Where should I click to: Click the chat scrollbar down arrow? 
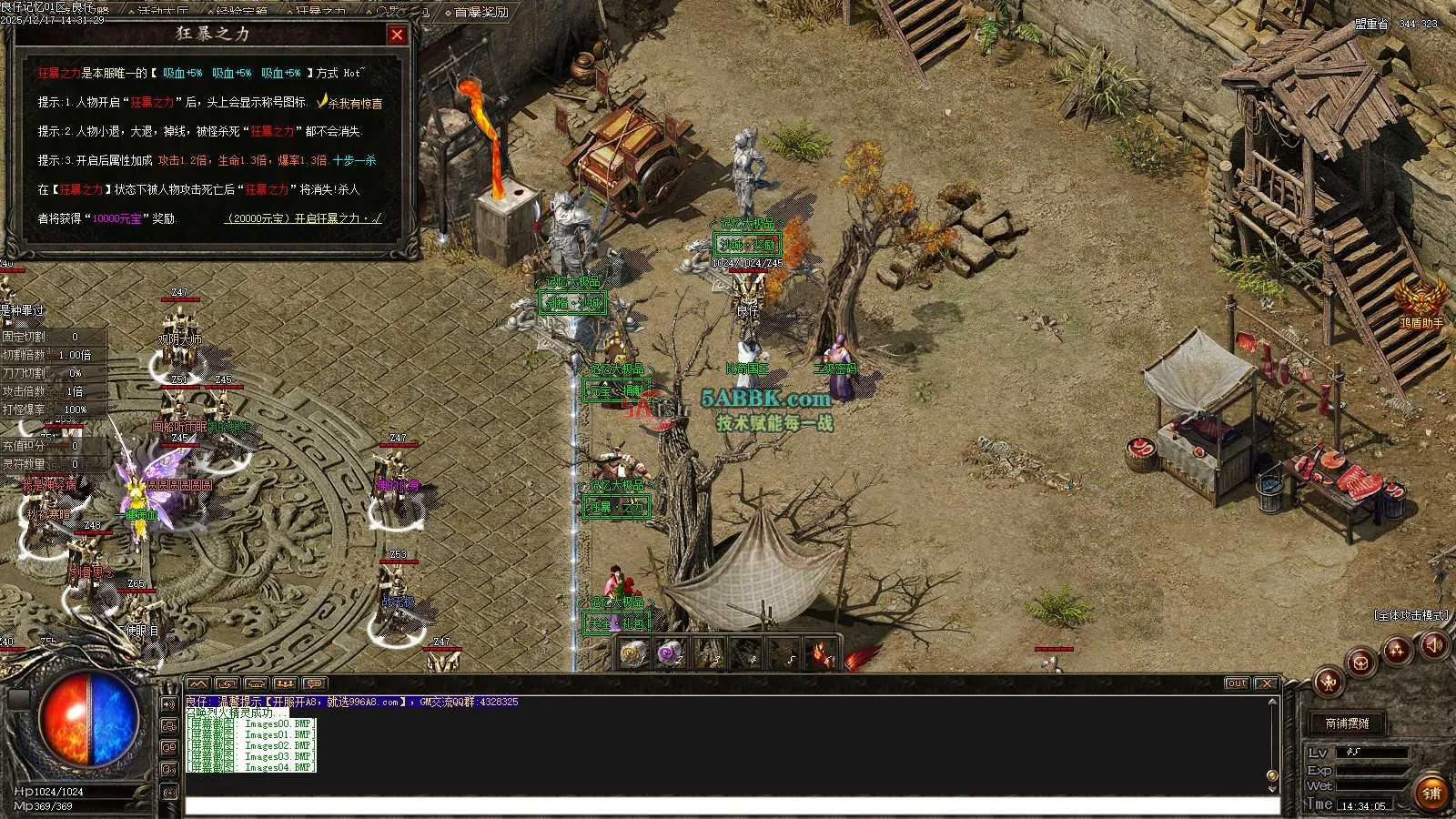point(1272,776)
